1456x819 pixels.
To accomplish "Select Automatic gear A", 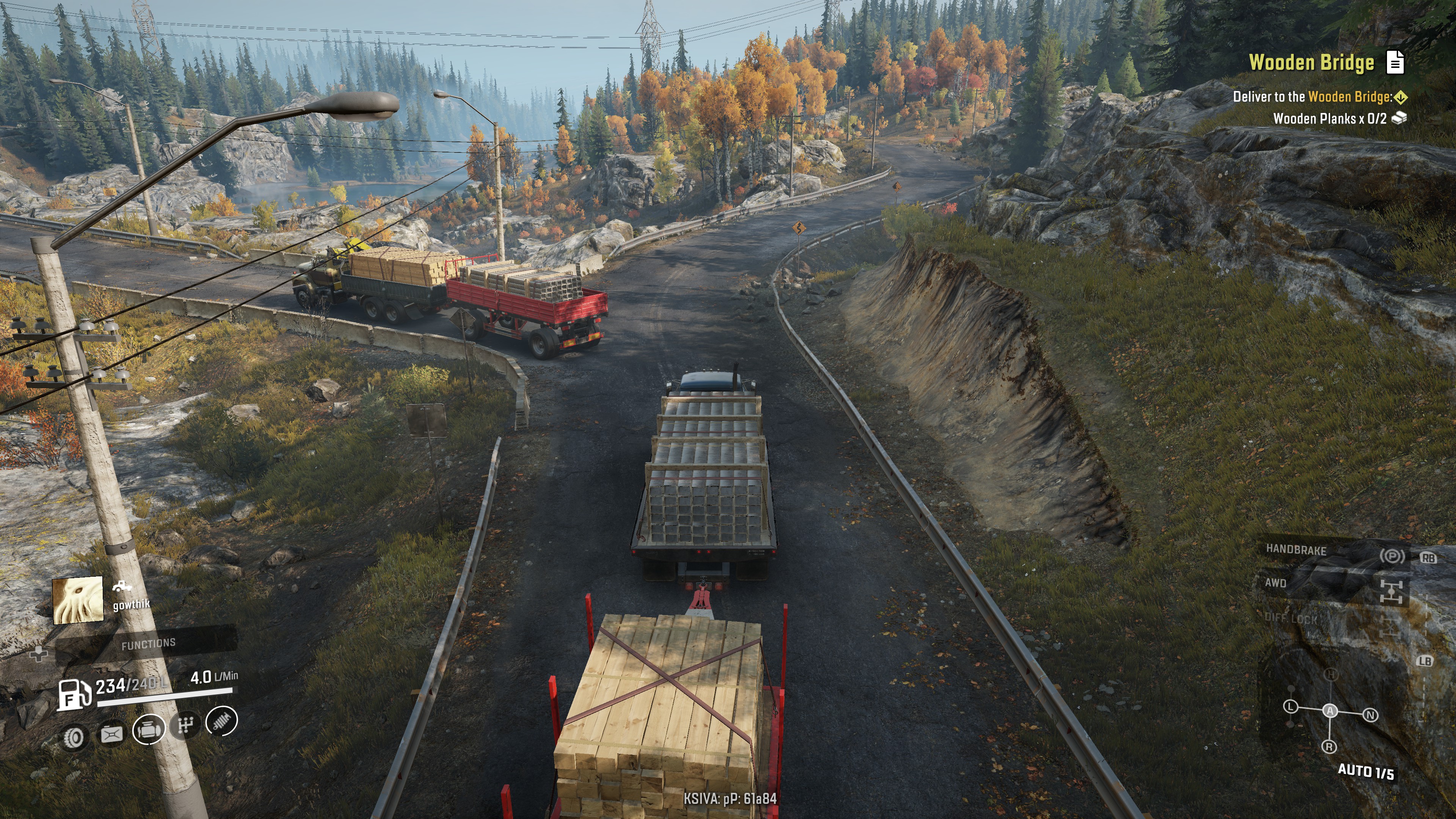I will (x=1330, y=711).
